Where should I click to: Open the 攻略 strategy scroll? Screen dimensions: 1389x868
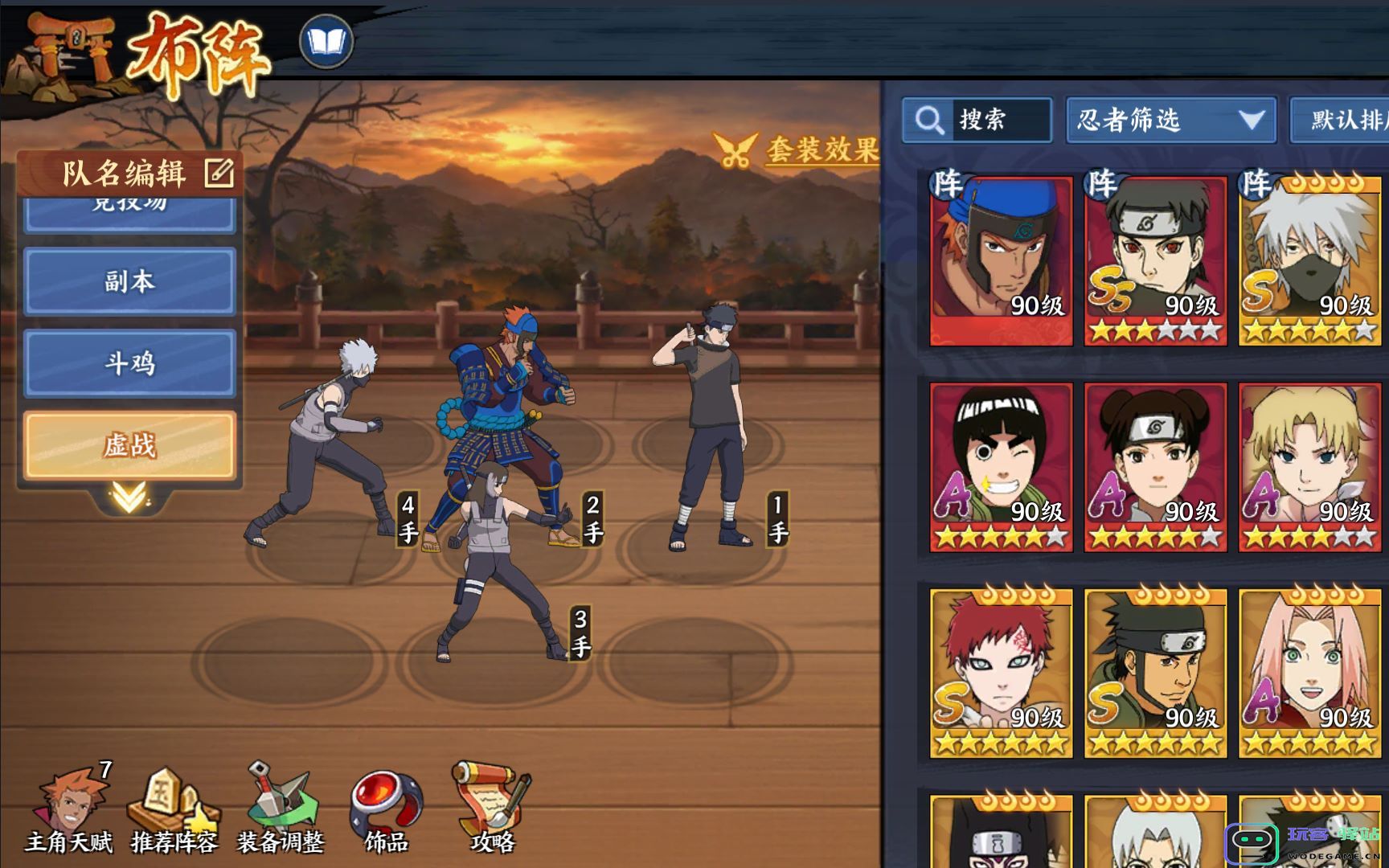pos(492,809)
